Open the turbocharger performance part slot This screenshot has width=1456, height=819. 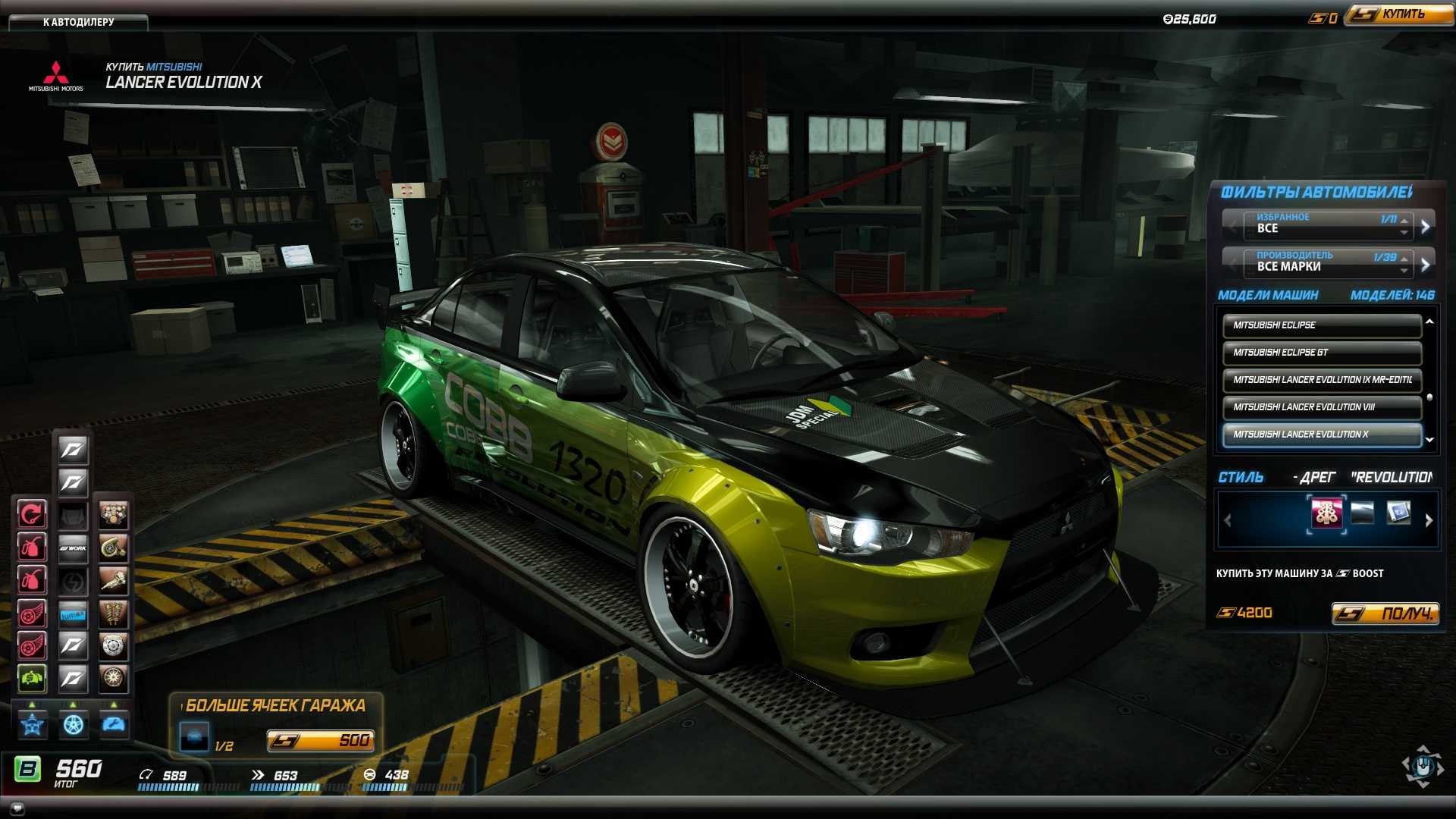(113, 548)
